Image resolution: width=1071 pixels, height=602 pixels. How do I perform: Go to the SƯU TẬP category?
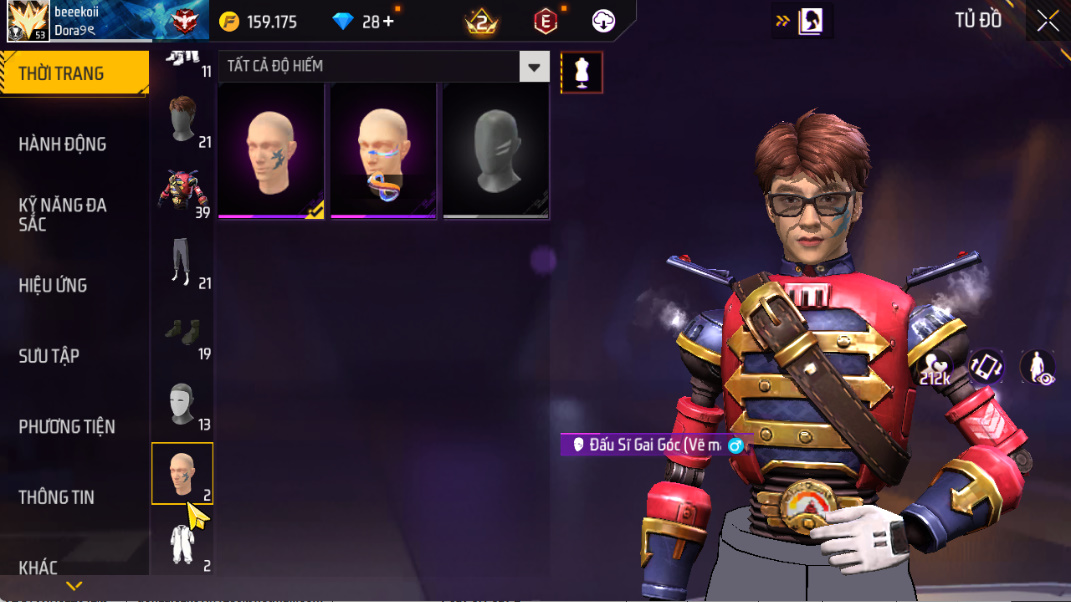point(49,356)
